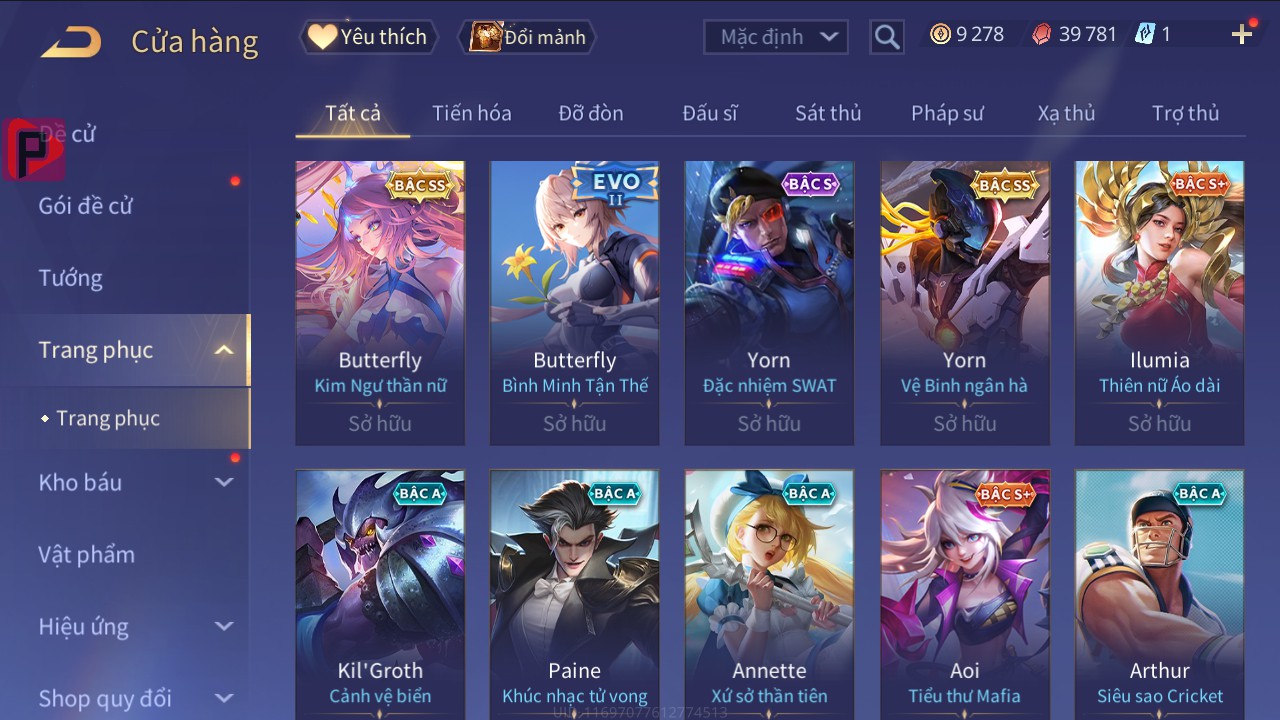Select the Đỡ đòn tab

(591, 113)
